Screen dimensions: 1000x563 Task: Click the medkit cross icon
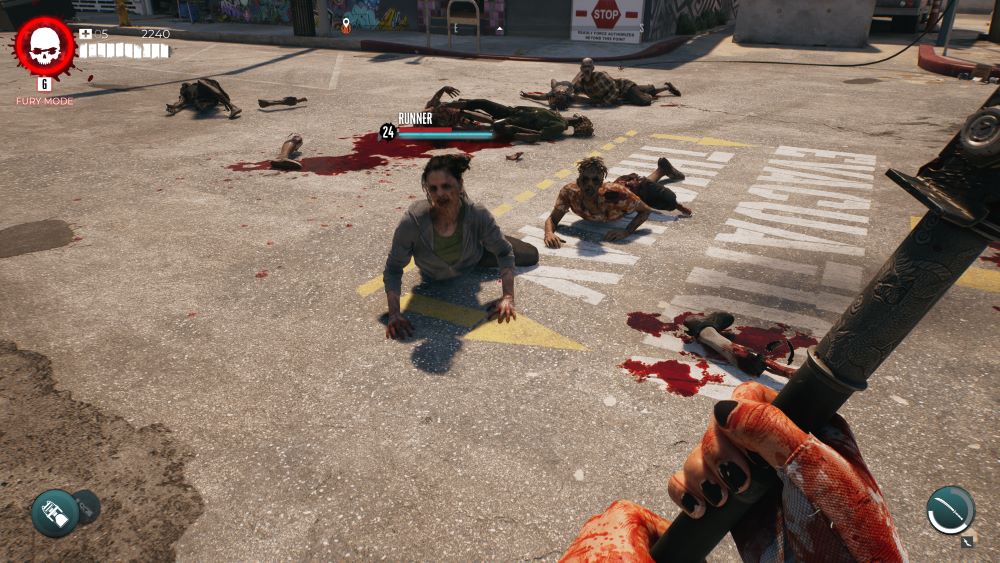click(x=86, y=34)
